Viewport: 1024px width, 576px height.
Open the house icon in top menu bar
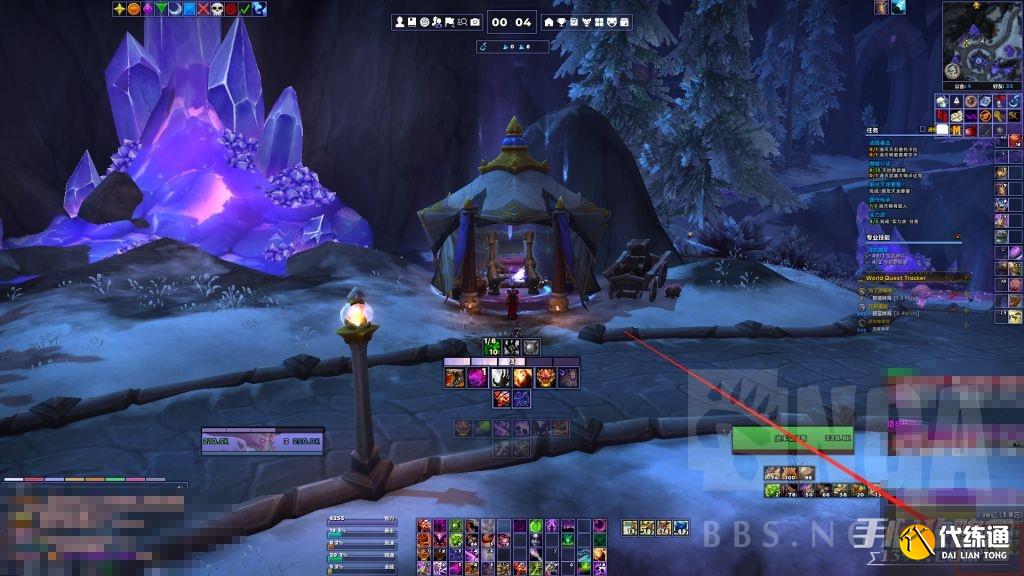(x=549, y=22)
